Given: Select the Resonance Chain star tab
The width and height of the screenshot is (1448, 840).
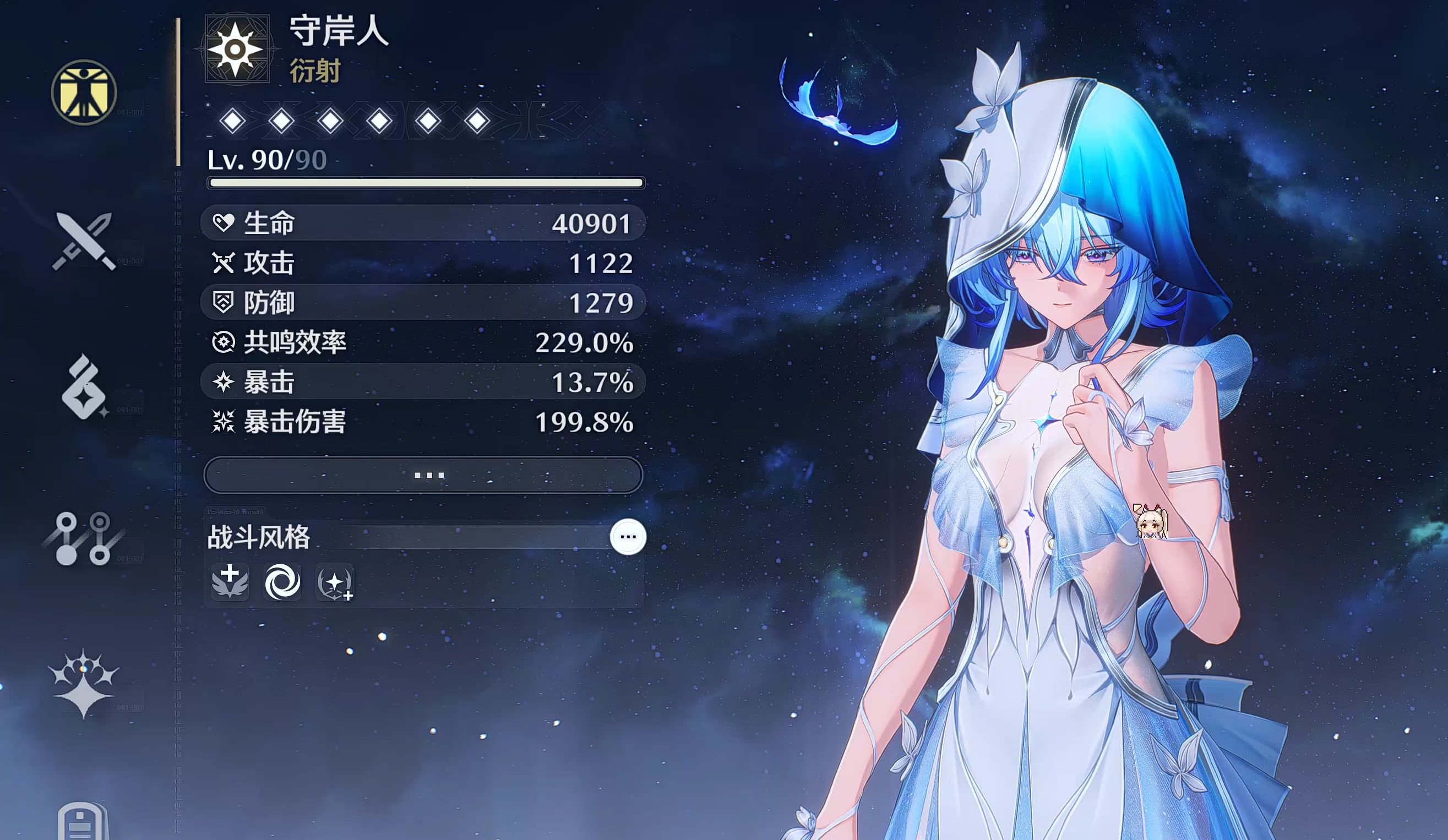Looking at the screenshot, I should coord(84,683).
